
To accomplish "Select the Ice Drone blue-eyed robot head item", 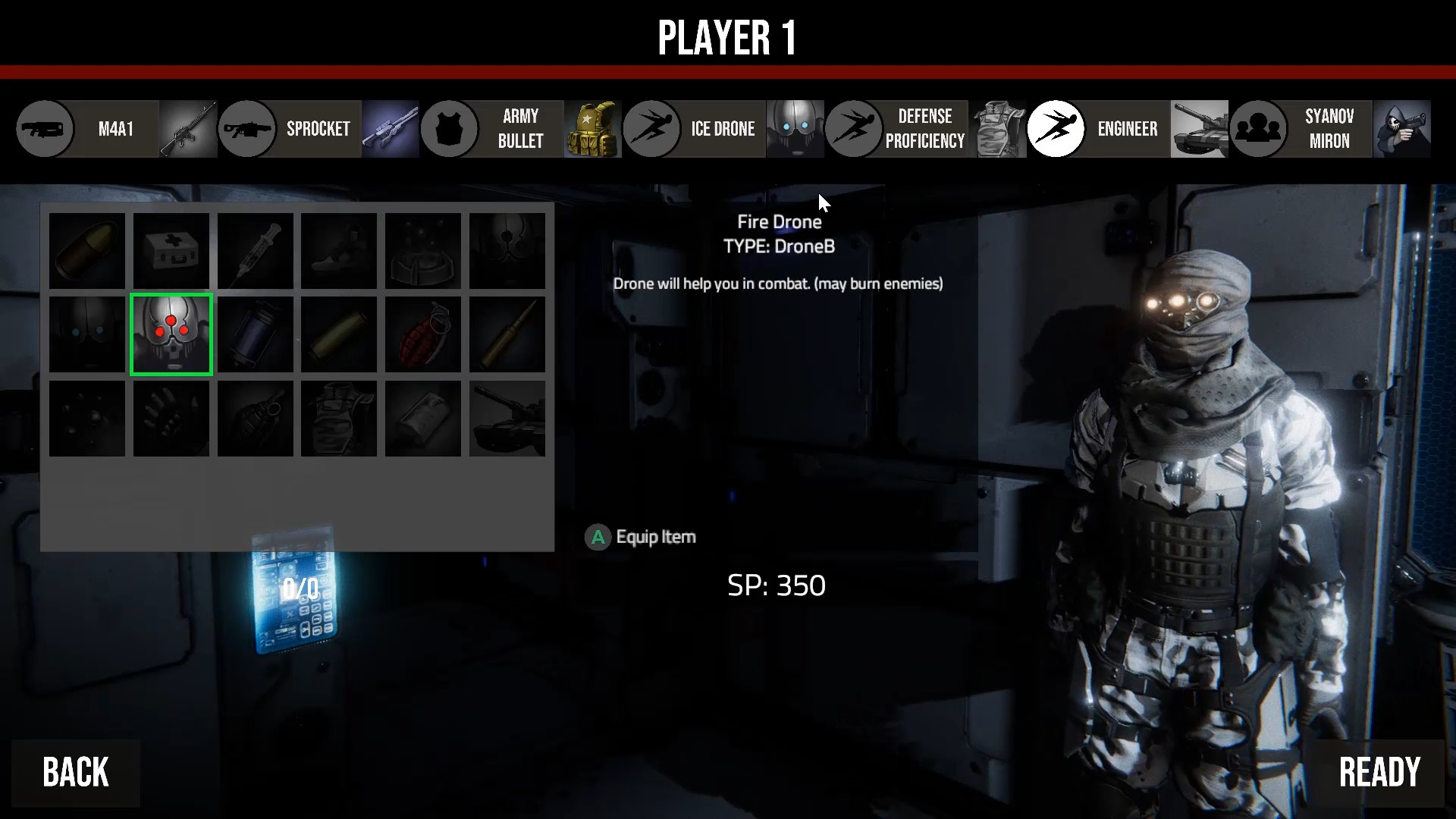I will click(86, 334).
